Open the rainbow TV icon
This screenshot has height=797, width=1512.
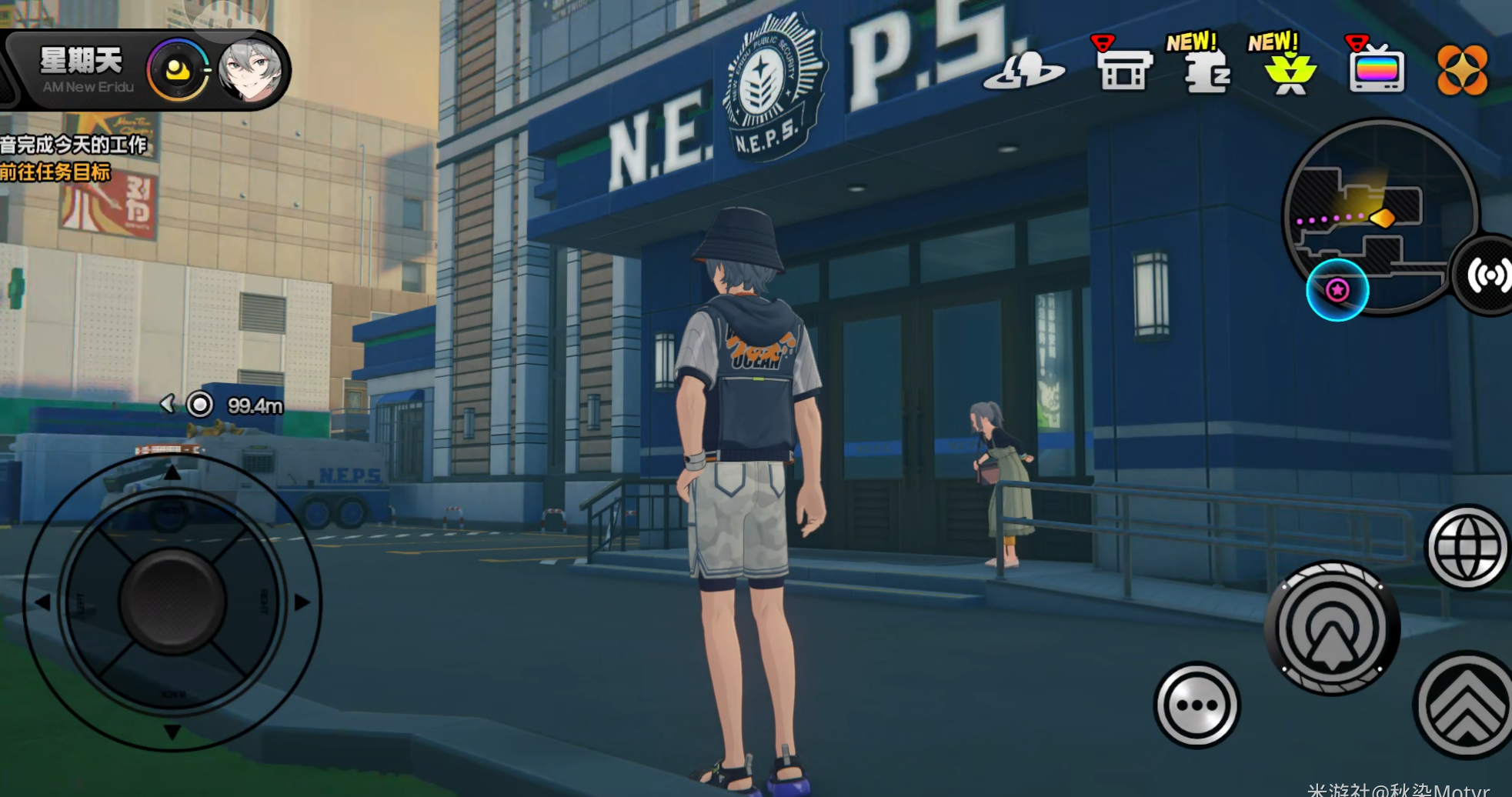pyautogui.click(x=1376, y=69)
